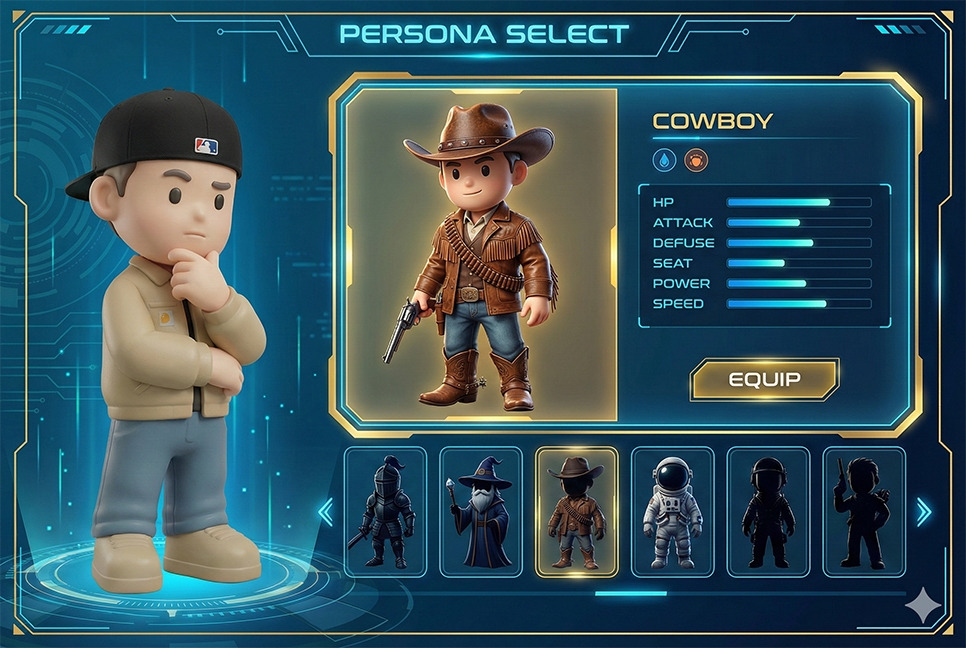Select the armored knight persona card
This screenshot has width=966, height=648.
(x=385, y=512)
